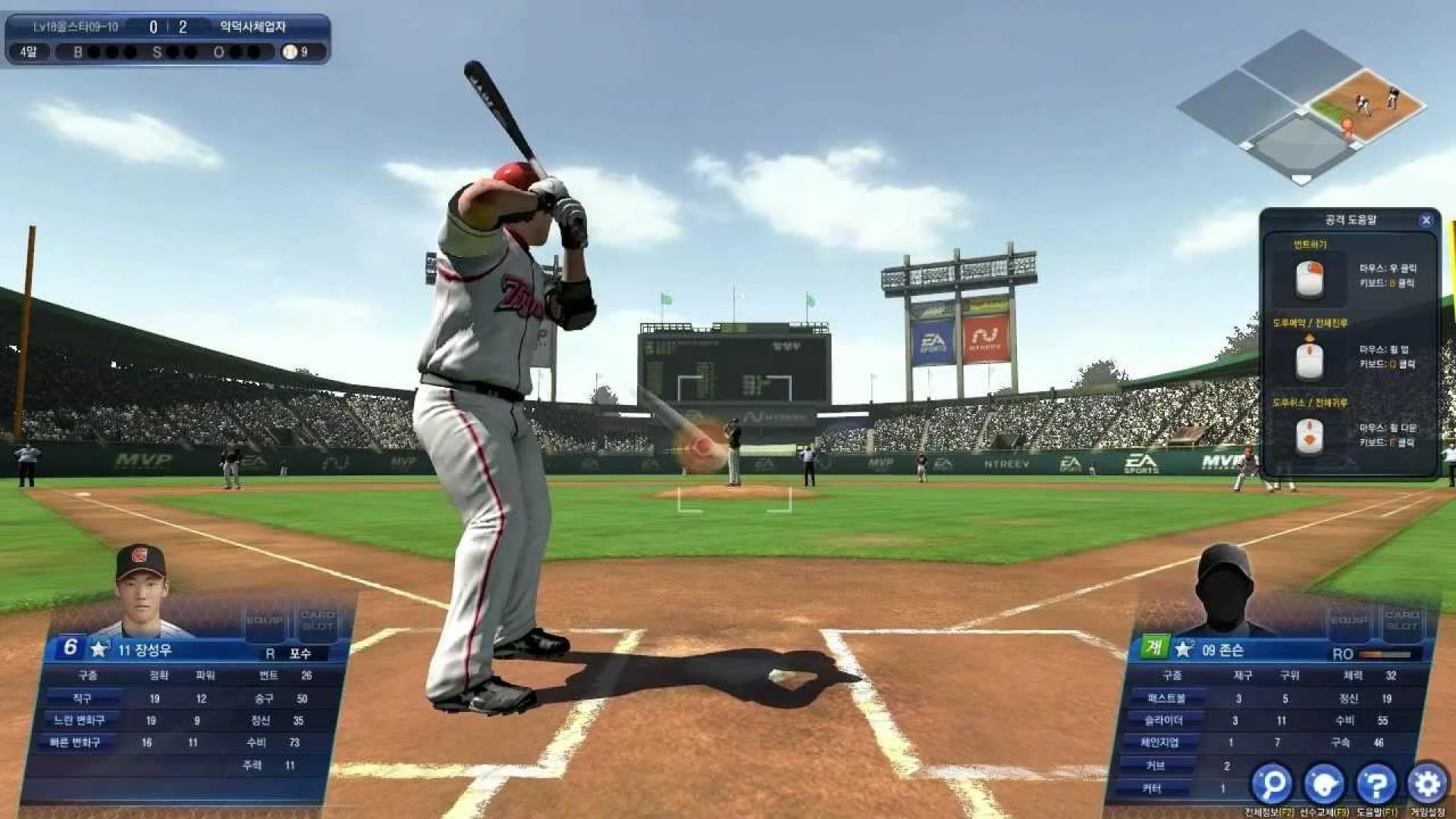The image size is (1456, 819).
Task: Show help with the question mark button
Action: [x=1376, y=783]
